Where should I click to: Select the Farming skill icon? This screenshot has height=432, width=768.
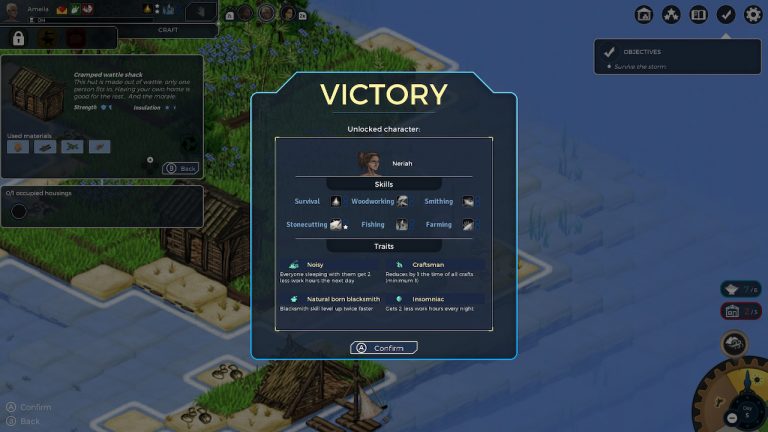pyautogui.click(x=468, y=225)
